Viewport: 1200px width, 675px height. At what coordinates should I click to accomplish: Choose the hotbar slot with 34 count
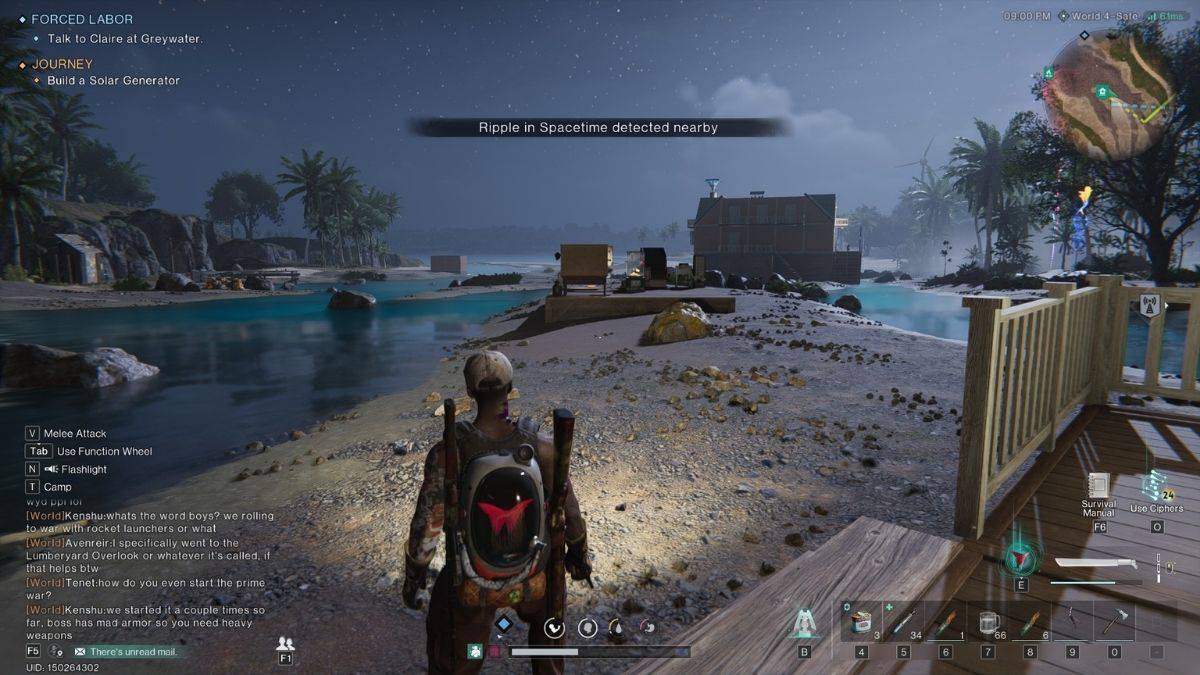pyautogui.click(x=903, y=622)
